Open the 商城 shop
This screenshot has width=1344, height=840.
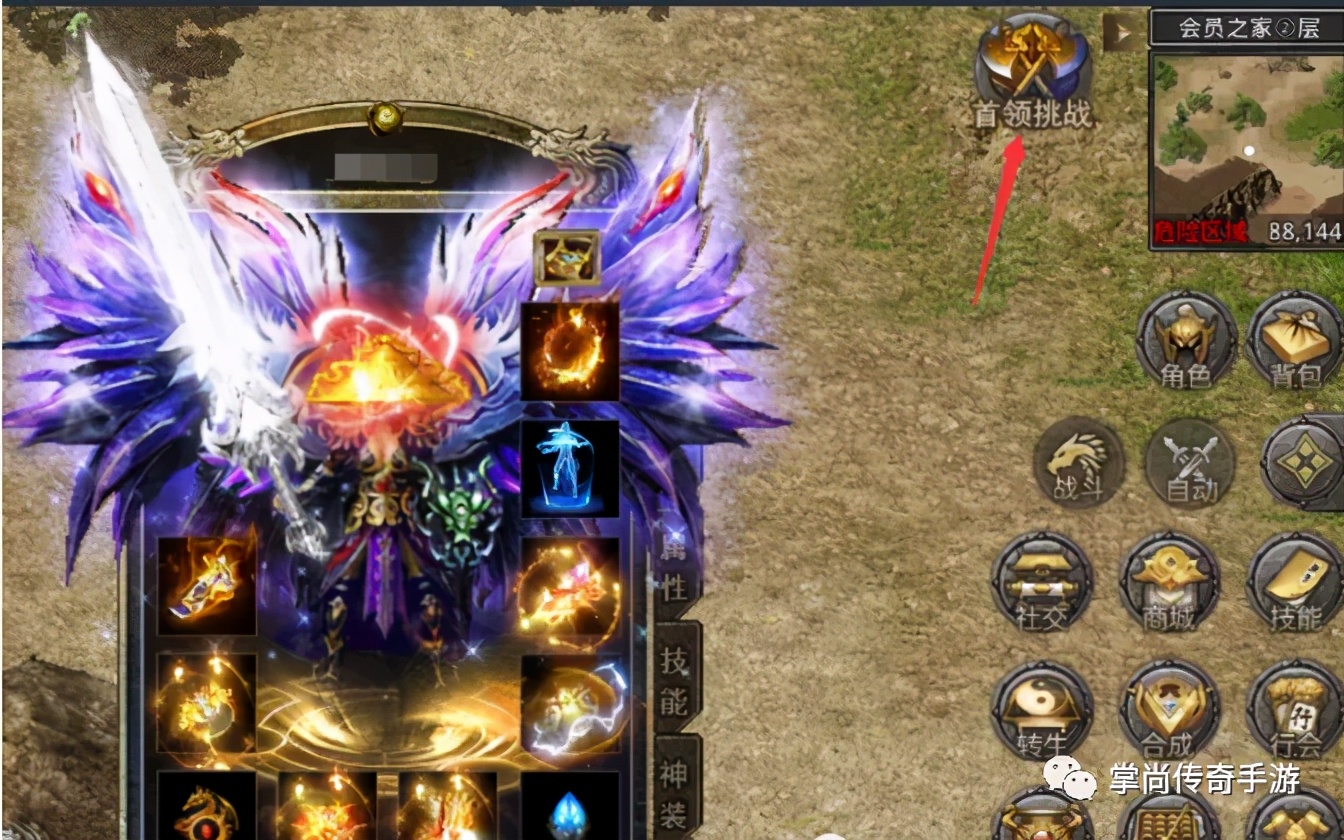(1169, 582)
